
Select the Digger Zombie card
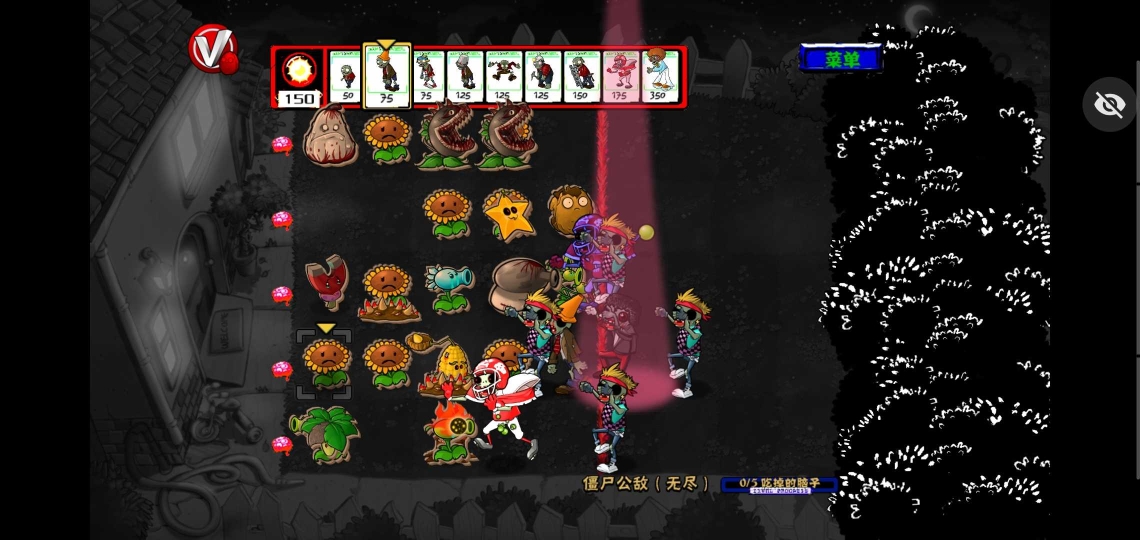click(541, 75)
